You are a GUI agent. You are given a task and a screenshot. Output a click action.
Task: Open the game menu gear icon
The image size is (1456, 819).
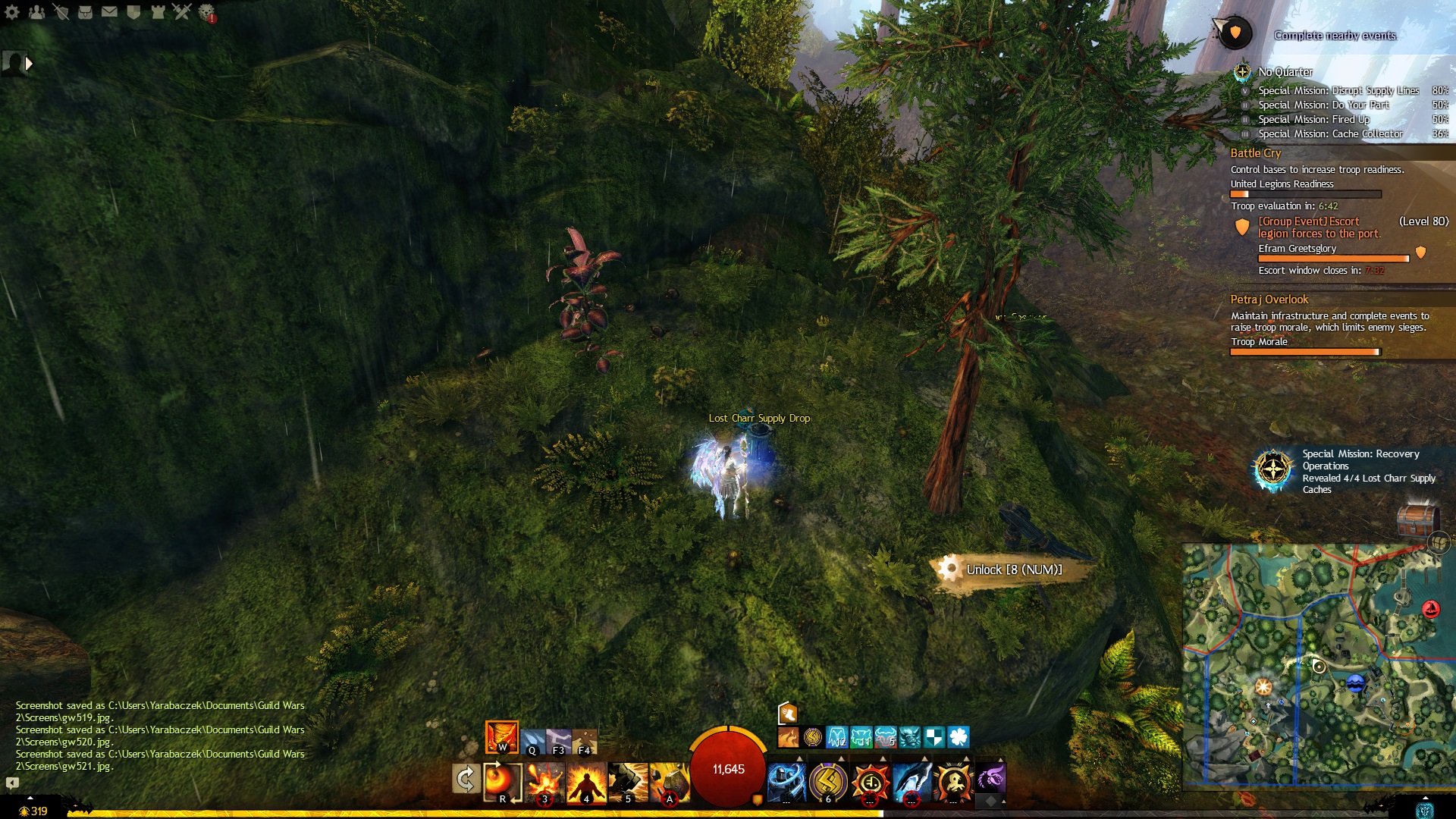(x=12, y=12)
